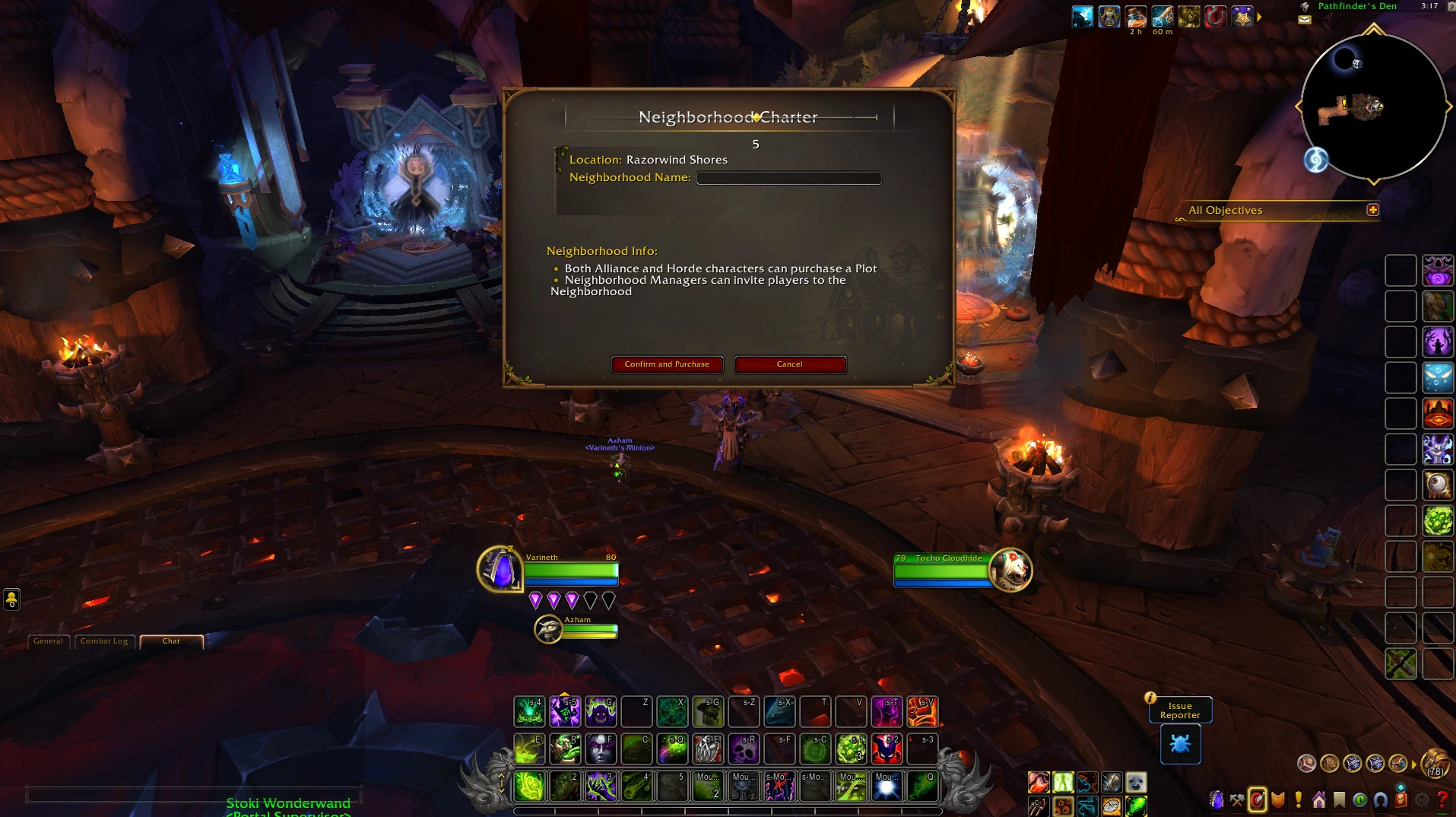Open the blue bug Issue Reporter button

coord(1180,743)
